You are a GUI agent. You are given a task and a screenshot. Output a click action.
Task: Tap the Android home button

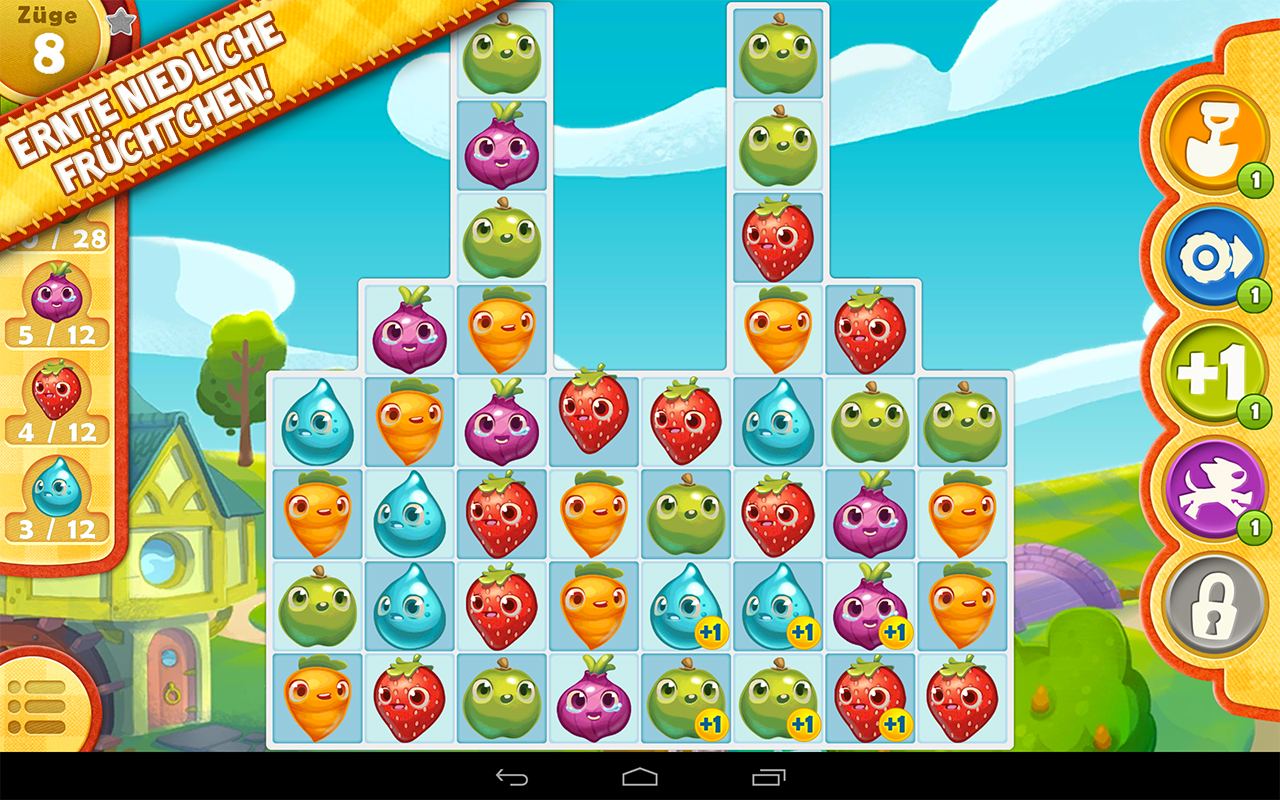coord(640,779)
